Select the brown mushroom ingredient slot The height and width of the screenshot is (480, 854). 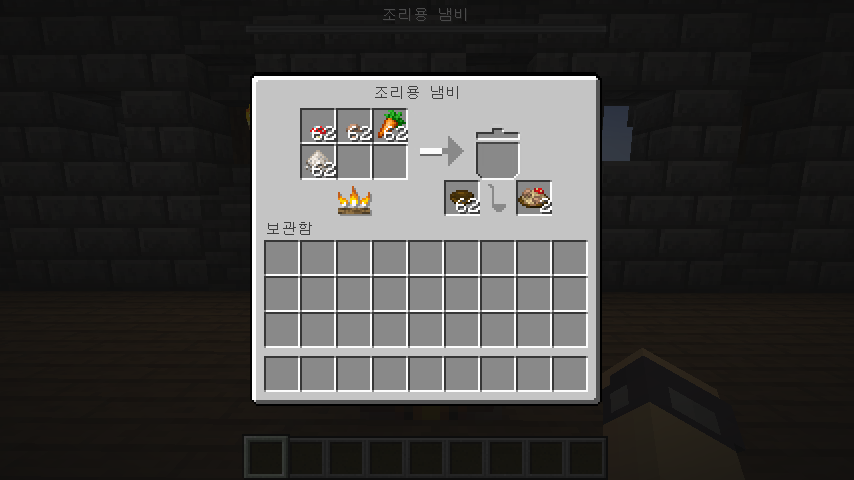[x=354, y=126]
